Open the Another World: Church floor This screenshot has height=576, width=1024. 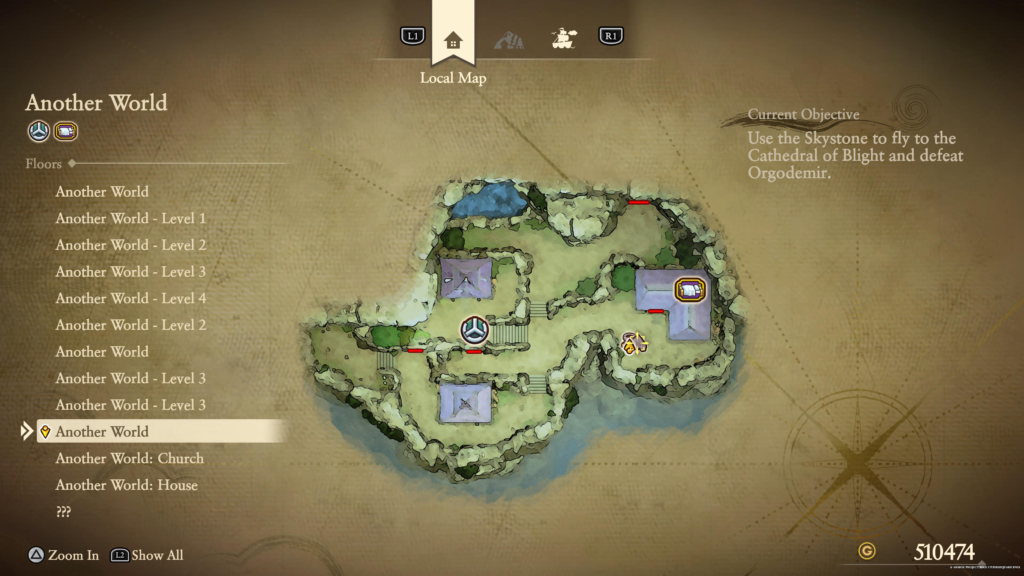pos(129,458)
